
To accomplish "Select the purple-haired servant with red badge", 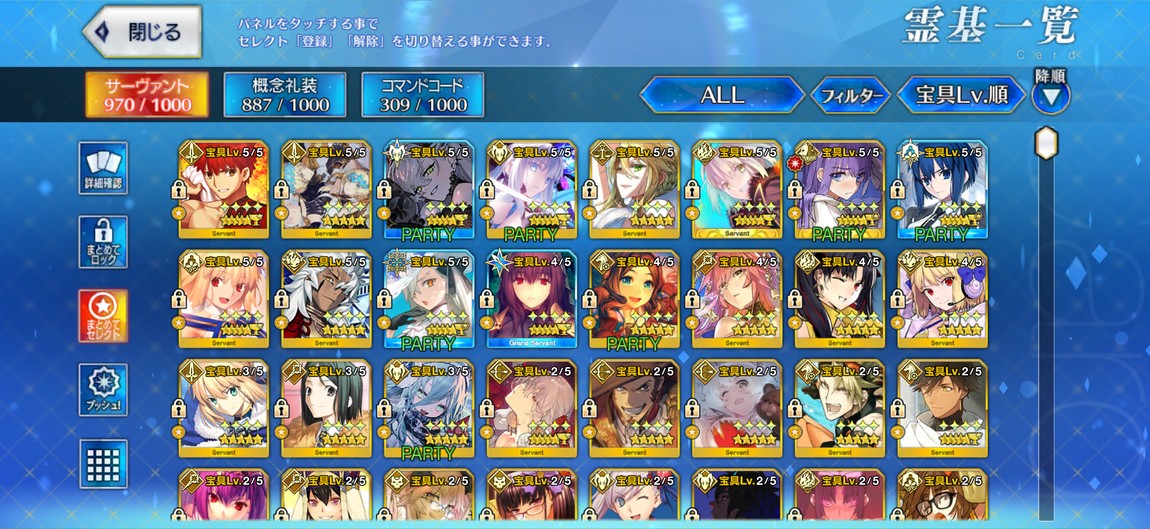I will (839, 189).
